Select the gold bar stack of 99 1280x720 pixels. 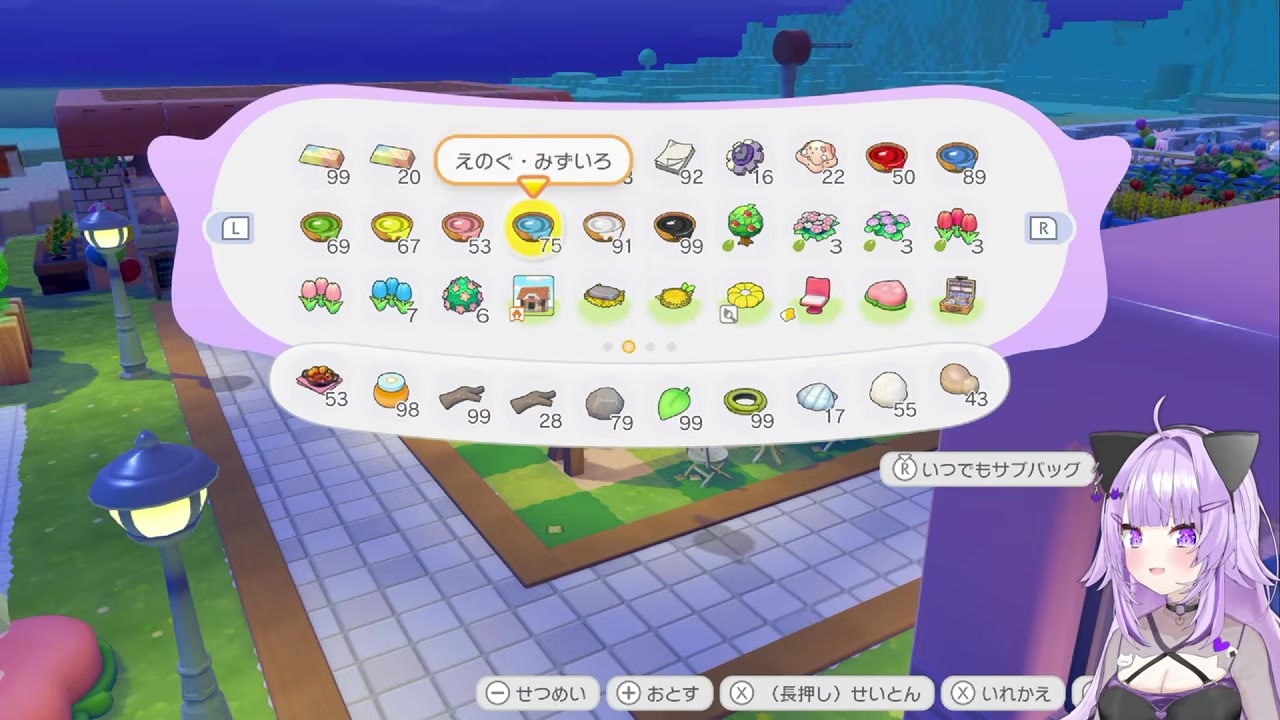click(320, 155)
